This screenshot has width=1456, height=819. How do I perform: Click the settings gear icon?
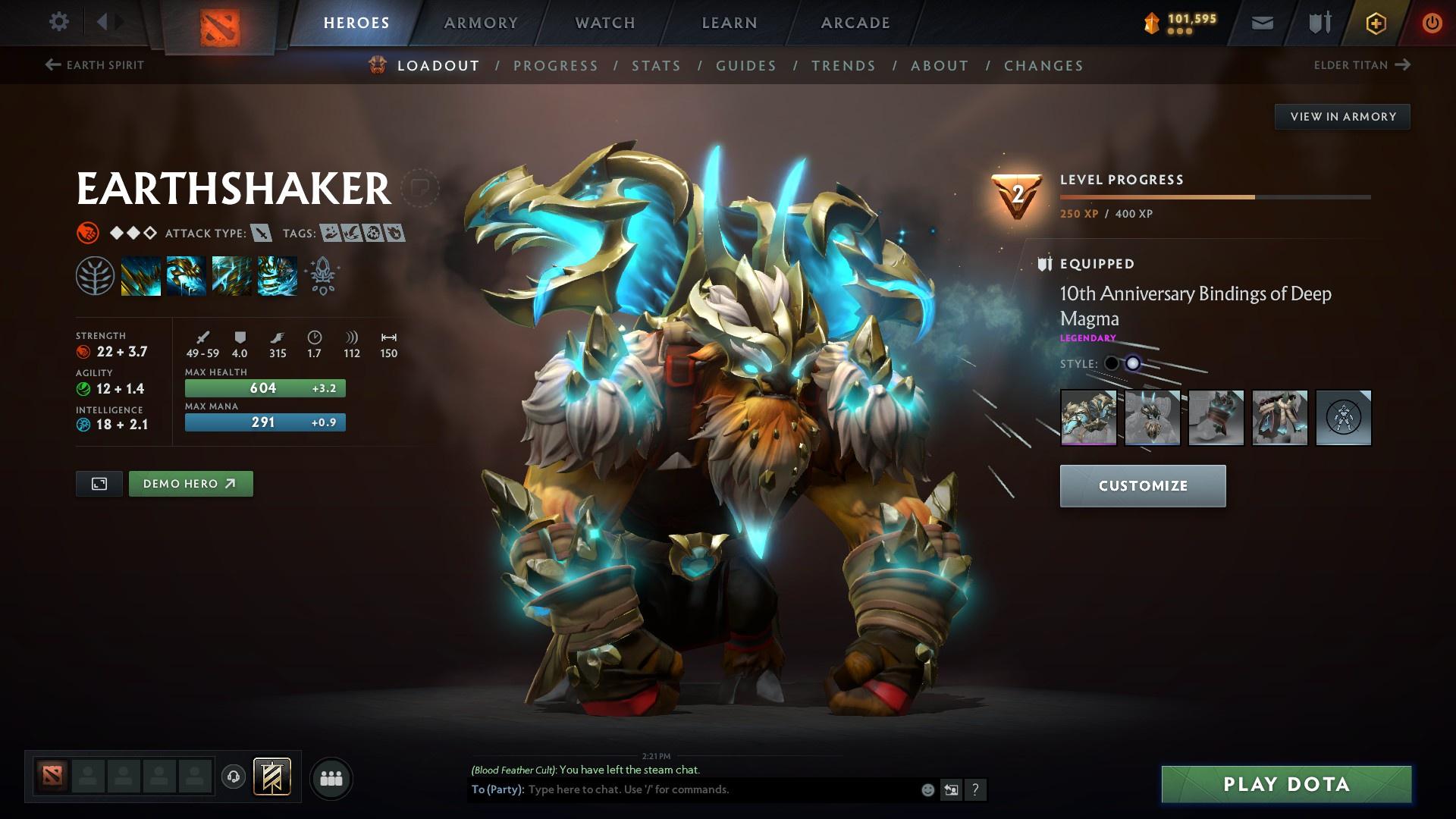coord(59,22)
